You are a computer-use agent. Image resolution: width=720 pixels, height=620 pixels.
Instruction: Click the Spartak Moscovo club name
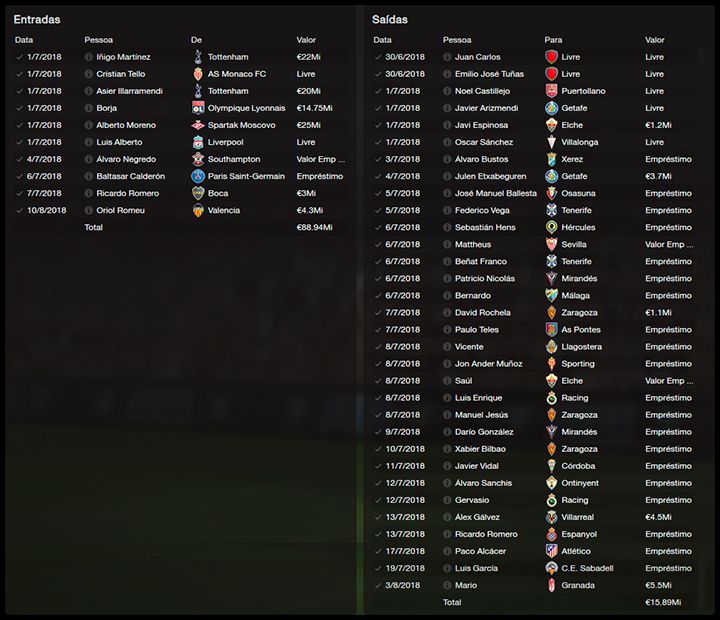pyautogui.click(x=242, y=125)
